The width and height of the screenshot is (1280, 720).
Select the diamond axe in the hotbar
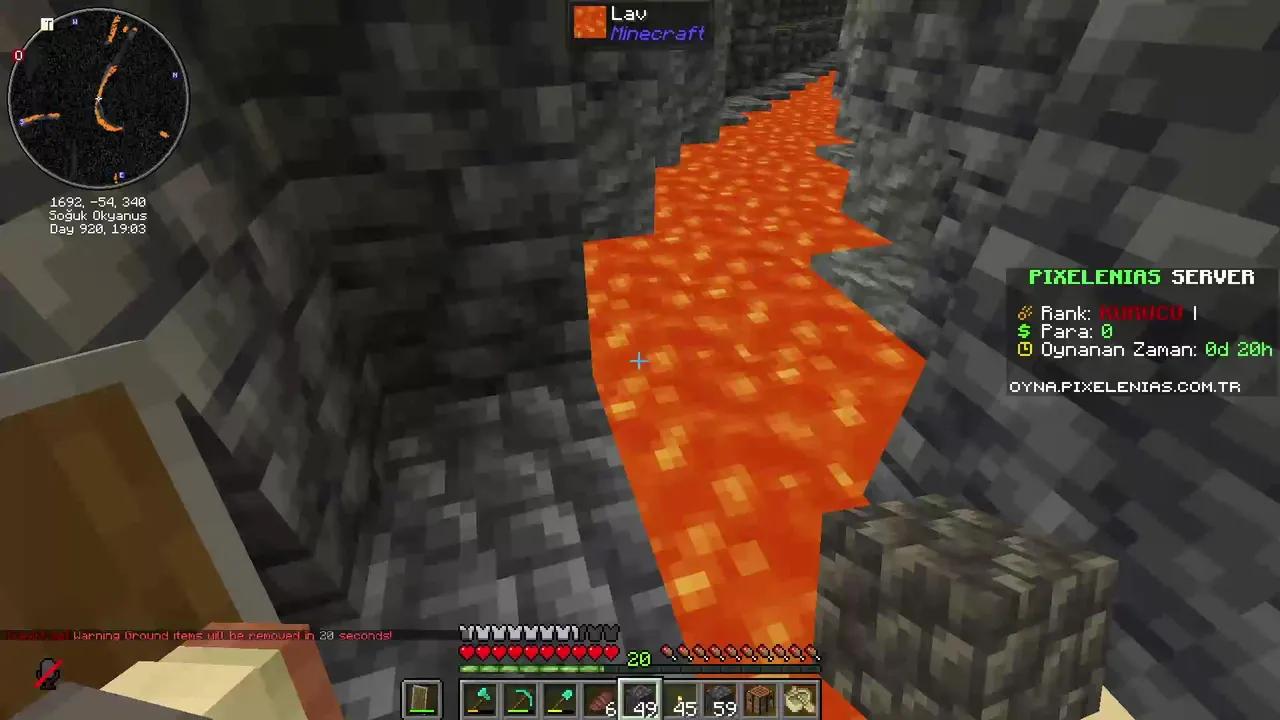pyautogui.click(x=480, y=698)
